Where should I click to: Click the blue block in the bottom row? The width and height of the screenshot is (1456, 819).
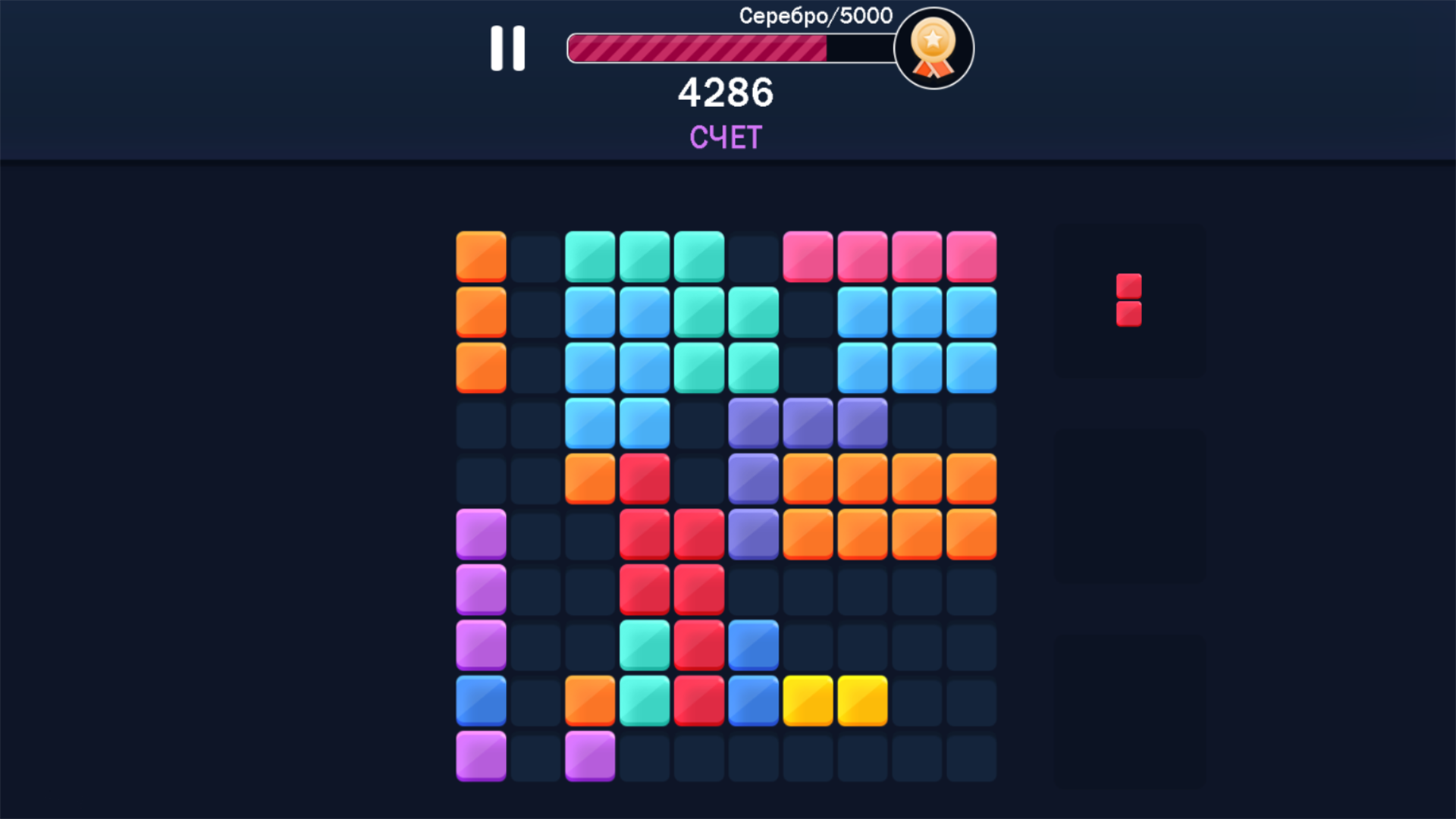[480, 700]
